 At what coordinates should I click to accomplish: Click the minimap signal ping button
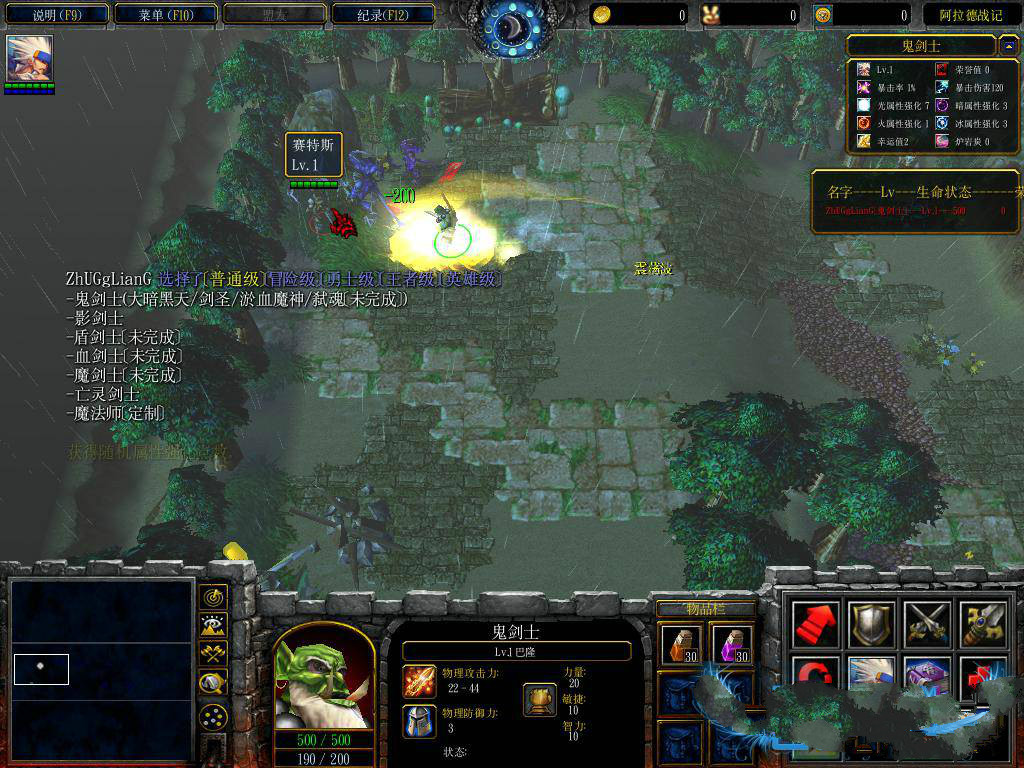tap(213, 597)
